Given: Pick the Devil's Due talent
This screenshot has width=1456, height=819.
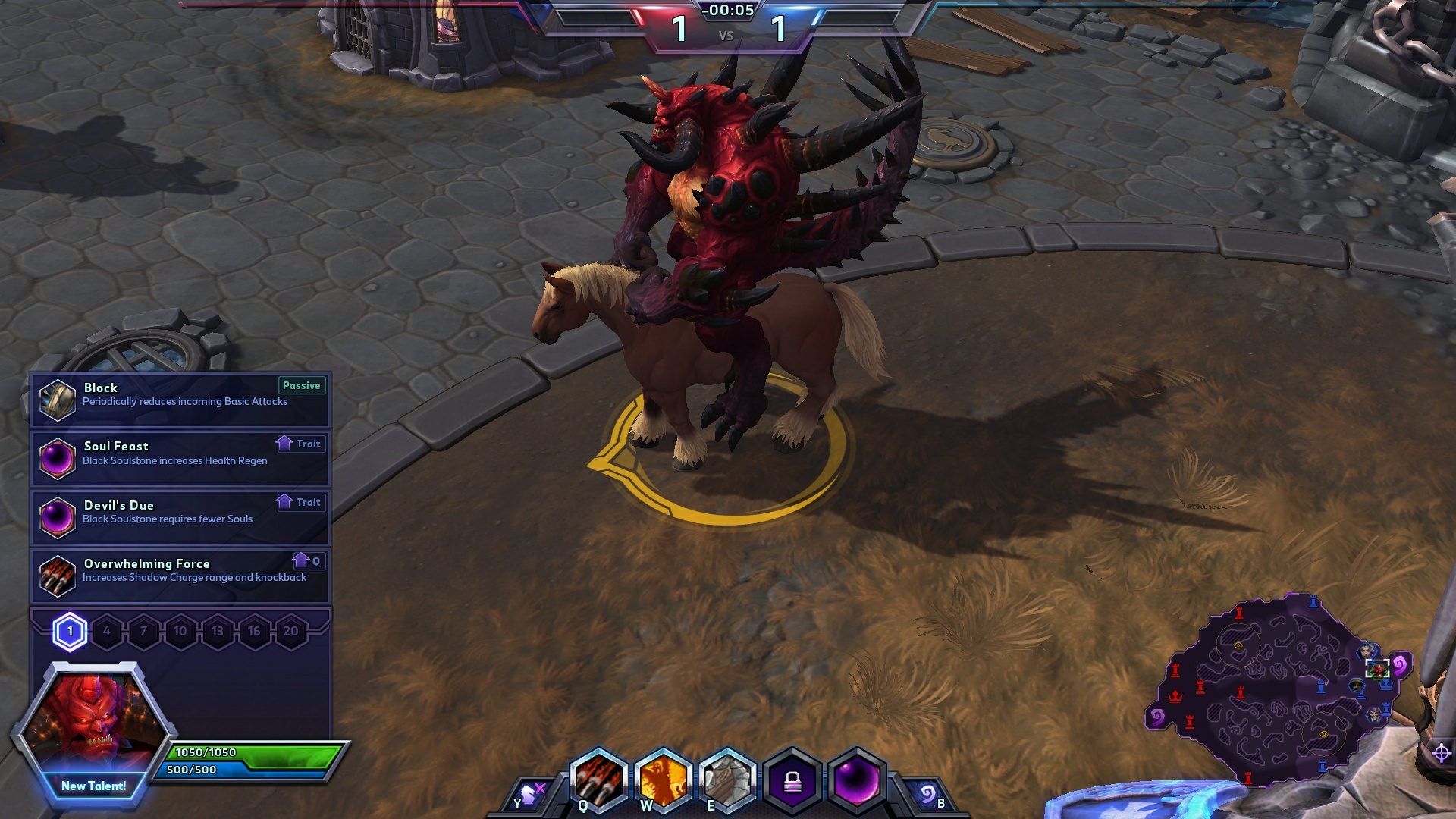Looking at the screenshot, I should click(x=180, y=516).
